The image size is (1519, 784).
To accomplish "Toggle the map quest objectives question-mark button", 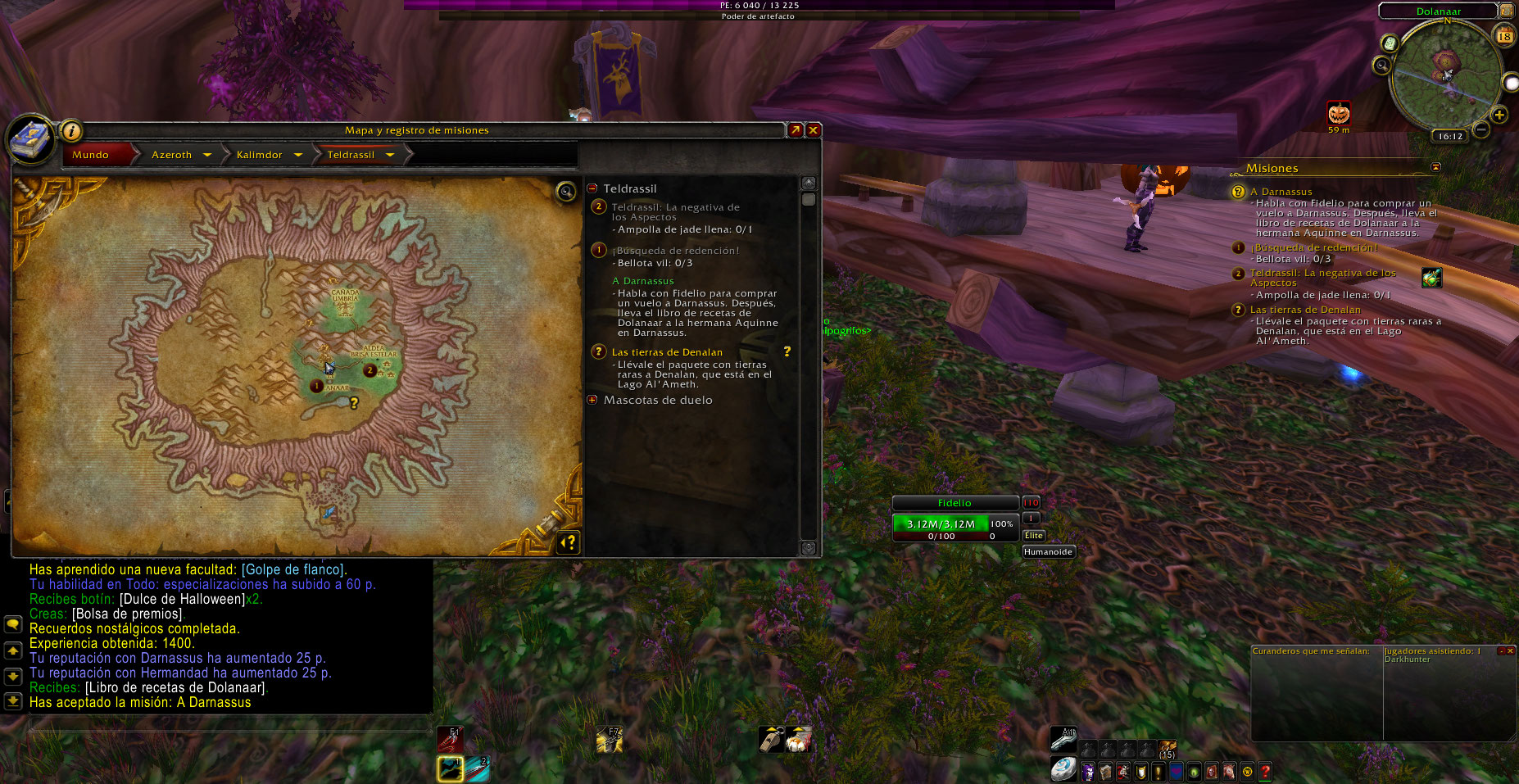I will [568, 542].
